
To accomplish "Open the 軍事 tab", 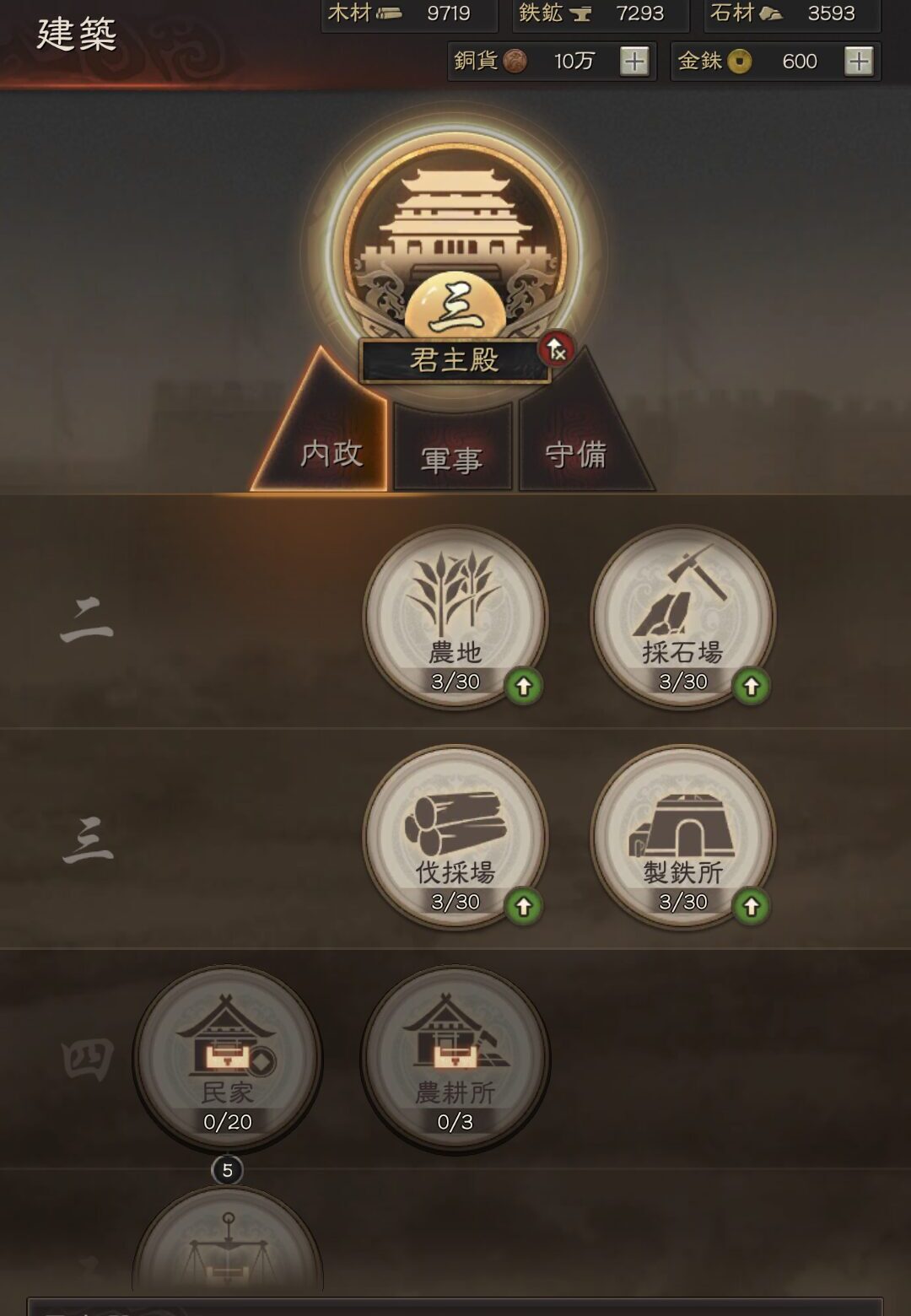I will [452, 456].
